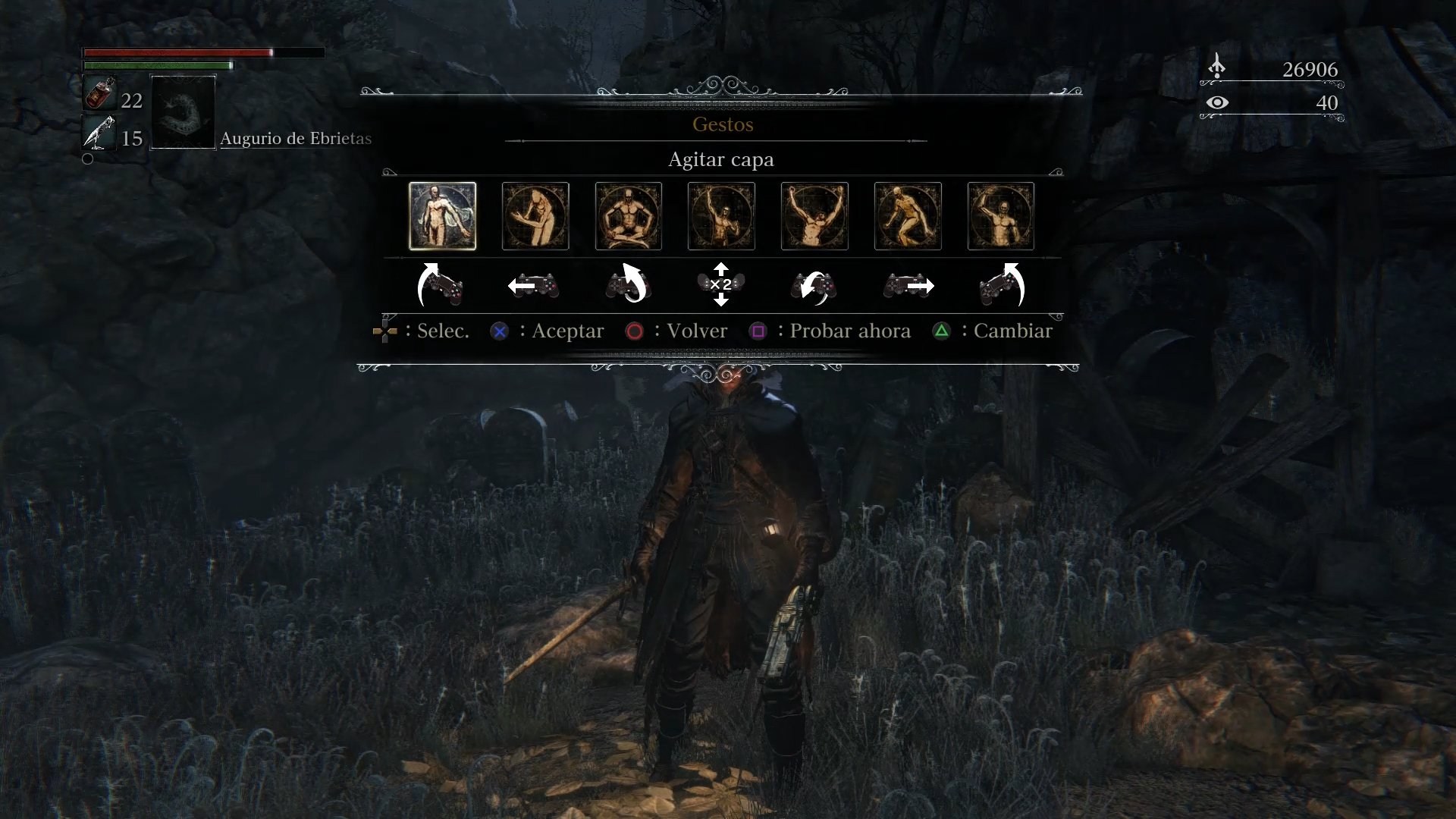Select the gesture with both arms raised
The height and width of the screenshot is (819, 1456).
point(815,216)
